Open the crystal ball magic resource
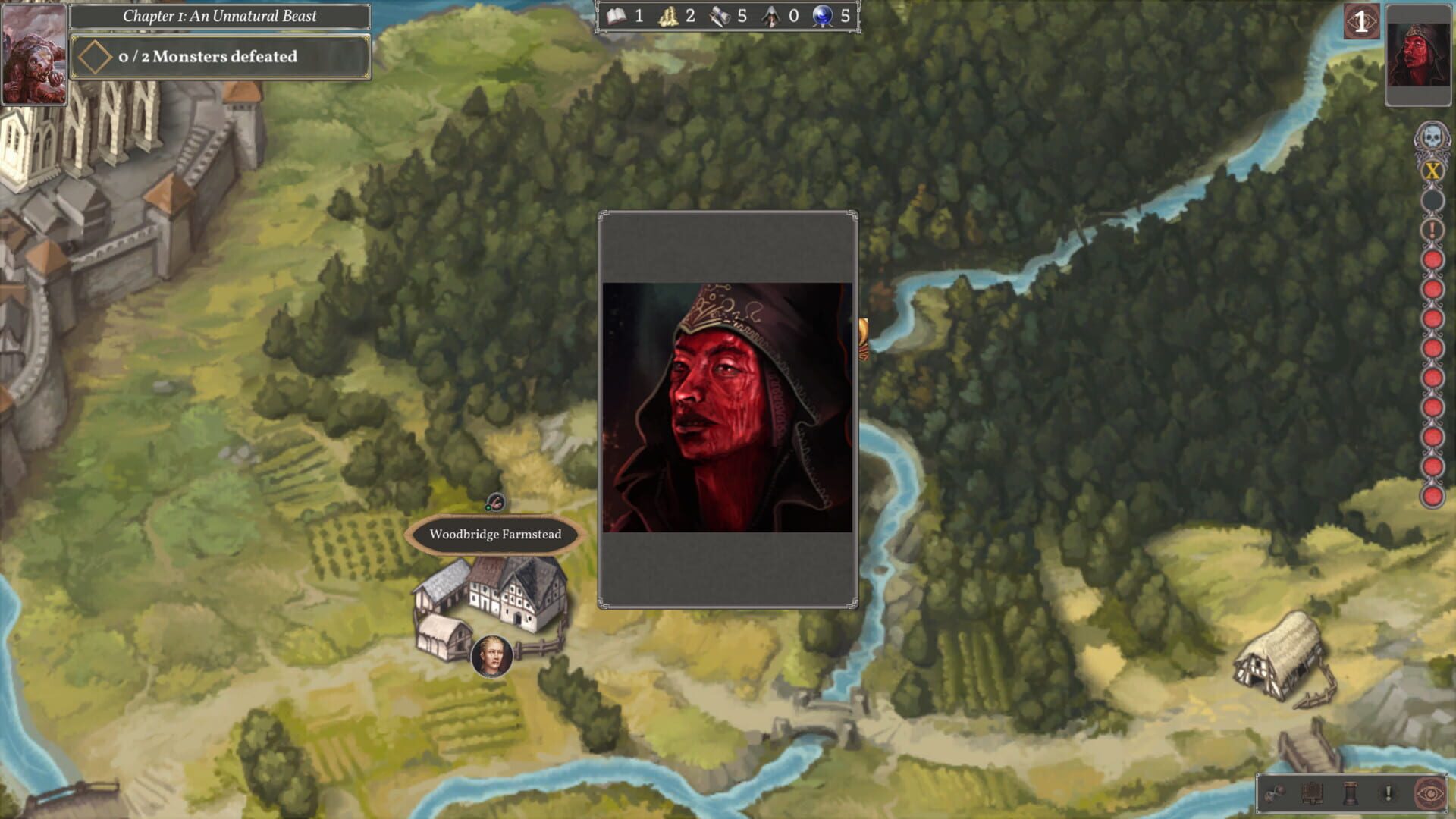The width and height of the screenshot is (1456, 819). tap(821, 16)
